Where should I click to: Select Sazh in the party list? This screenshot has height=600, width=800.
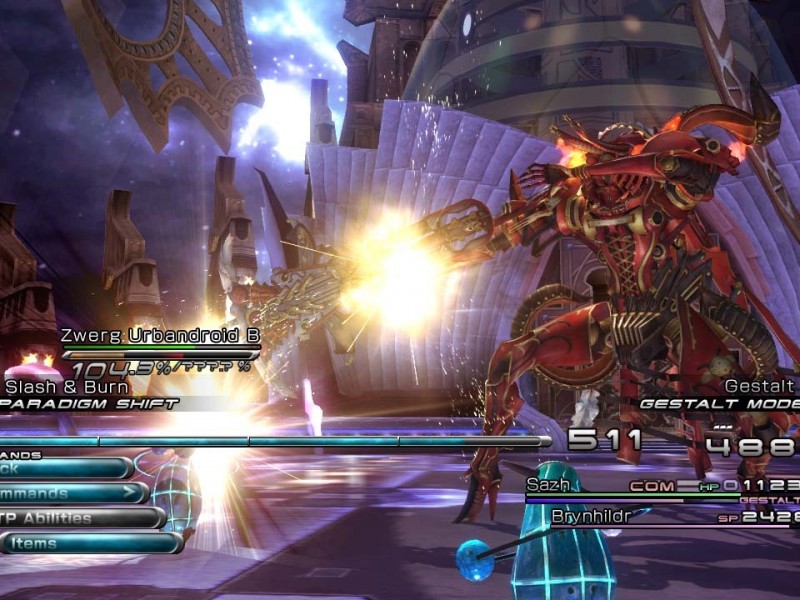pyautogui.click(x=549, y=485)
